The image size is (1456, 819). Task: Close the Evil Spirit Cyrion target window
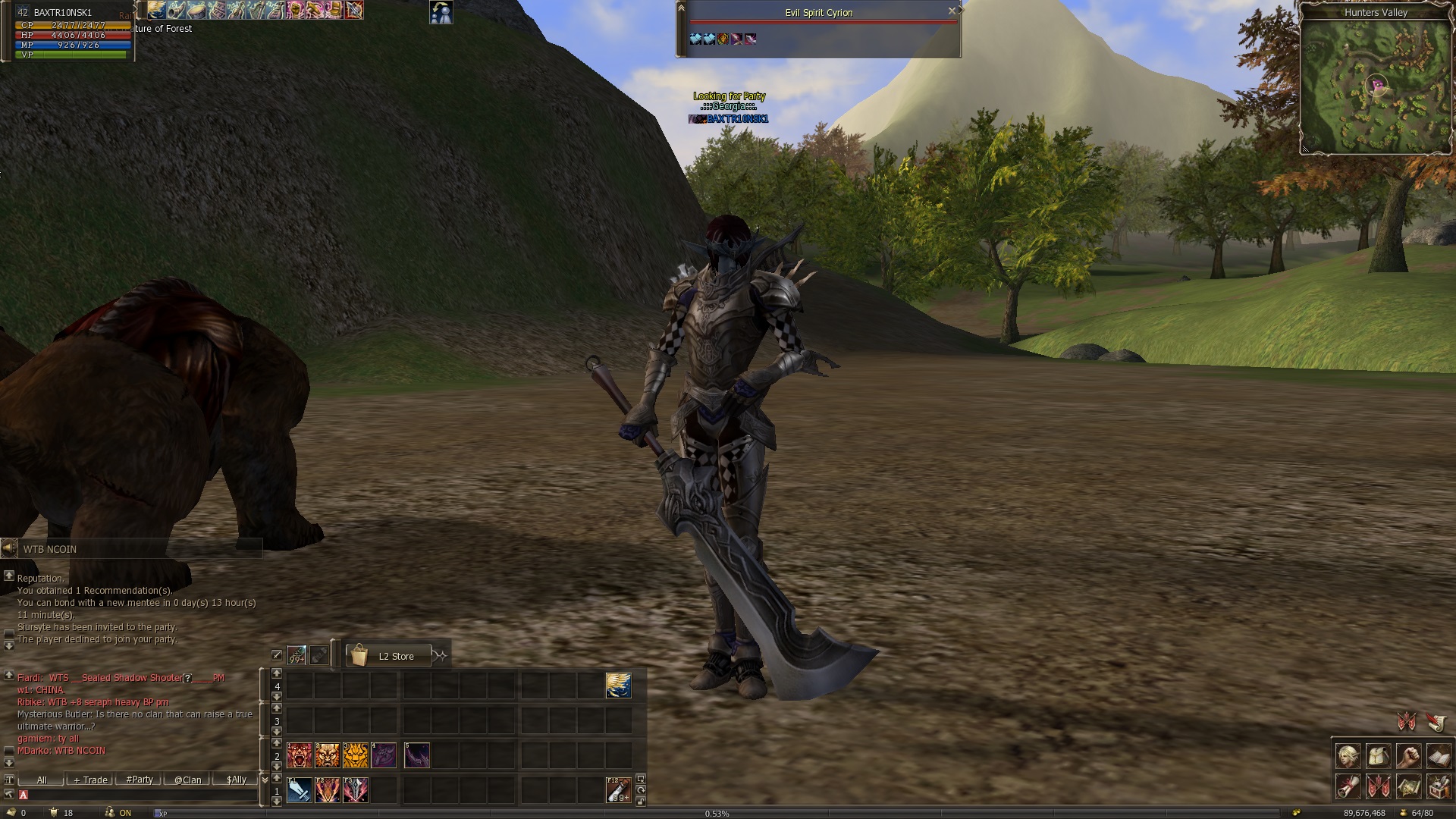pos(952,11)
